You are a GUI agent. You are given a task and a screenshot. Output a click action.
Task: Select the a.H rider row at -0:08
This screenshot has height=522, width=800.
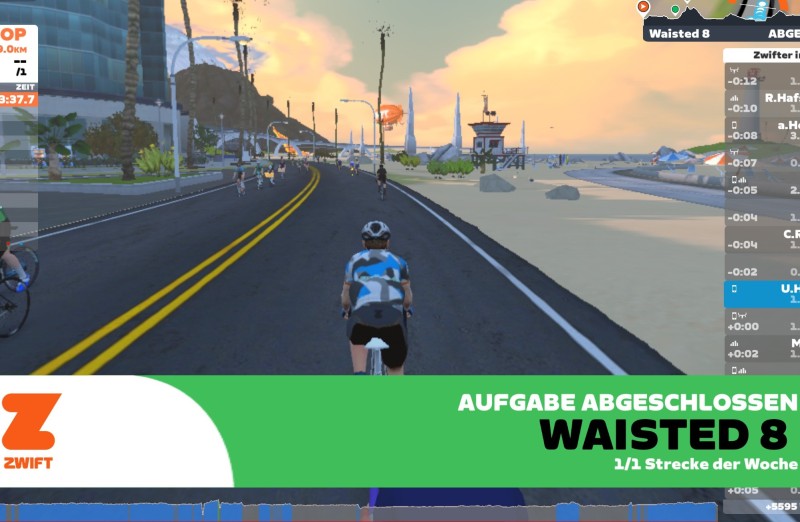(x=762, y=129)
